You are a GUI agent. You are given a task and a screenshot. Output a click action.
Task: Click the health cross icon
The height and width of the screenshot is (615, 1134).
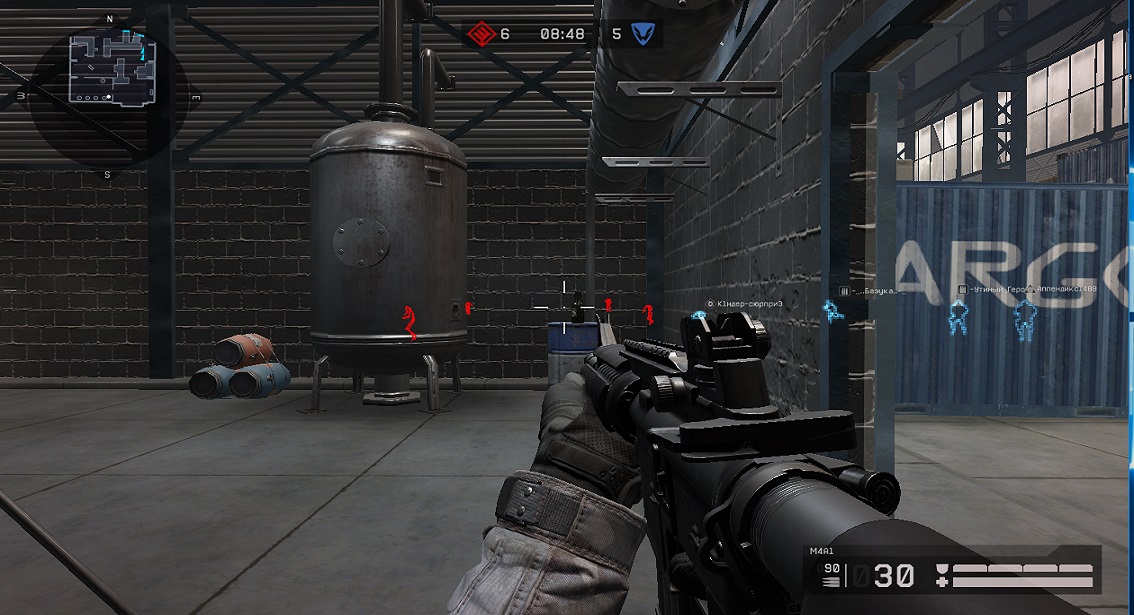coord(941,582)
